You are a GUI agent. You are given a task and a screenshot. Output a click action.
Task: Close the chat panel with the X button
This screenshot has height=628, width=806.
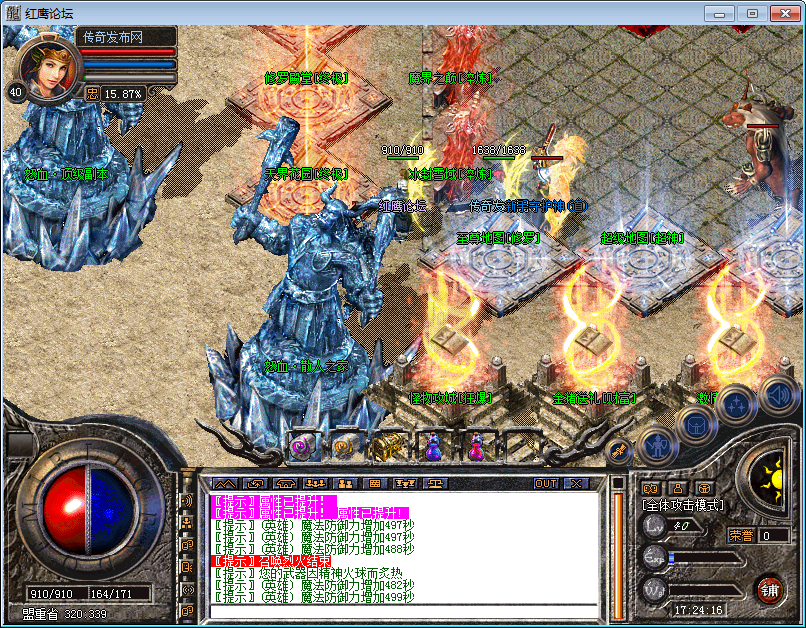[x=575, y=484]
